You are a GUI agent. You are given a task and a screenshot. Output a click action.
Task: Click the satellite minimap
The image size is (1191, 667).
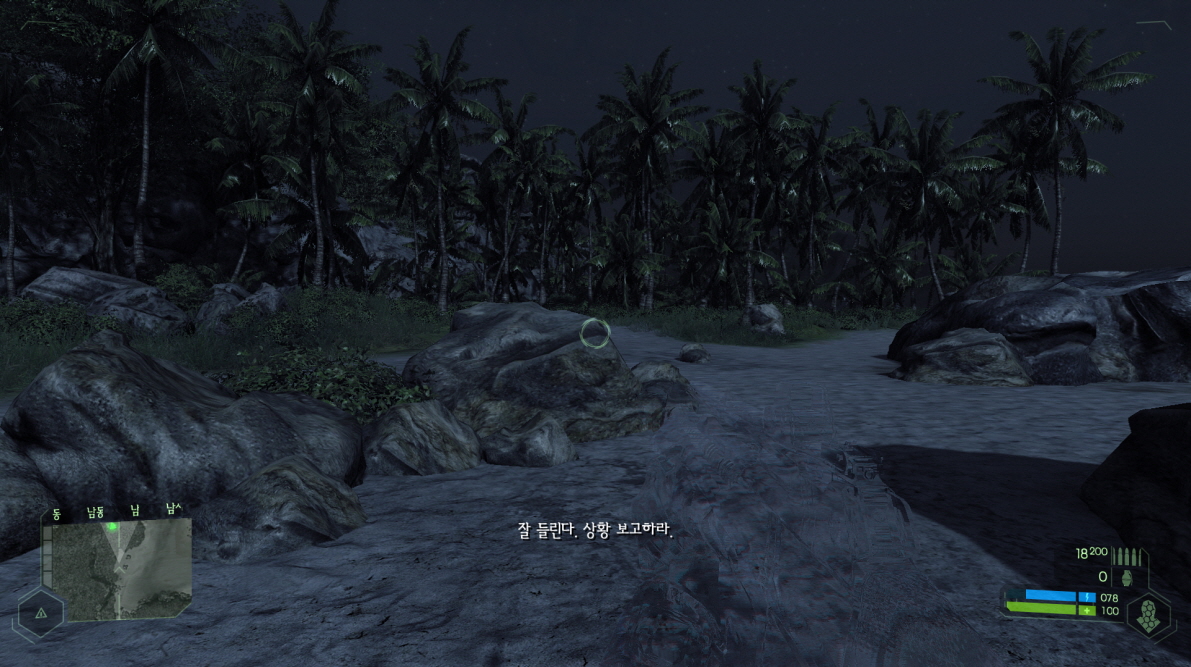[120, 567]
